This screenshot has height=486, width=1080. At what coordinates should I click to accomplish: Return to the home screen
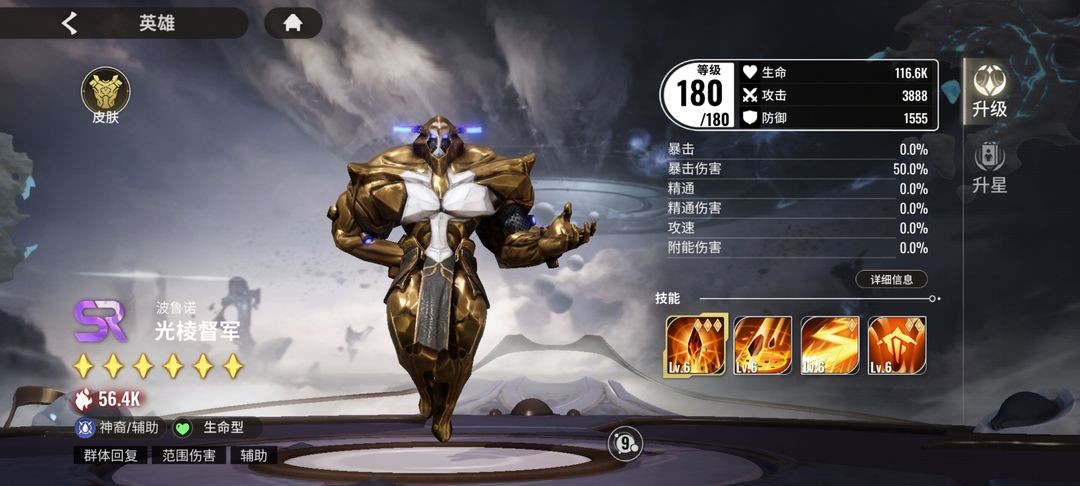(293, 23)
